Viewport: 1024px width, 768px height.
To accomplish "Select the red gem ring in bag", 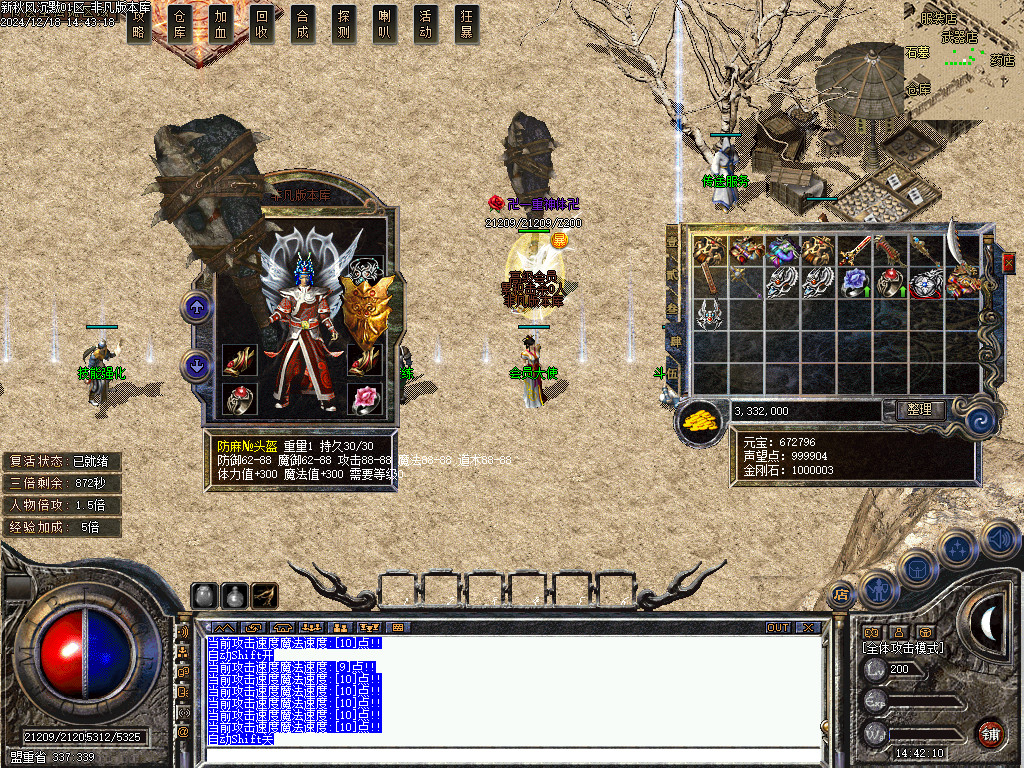I will point(889,283).
